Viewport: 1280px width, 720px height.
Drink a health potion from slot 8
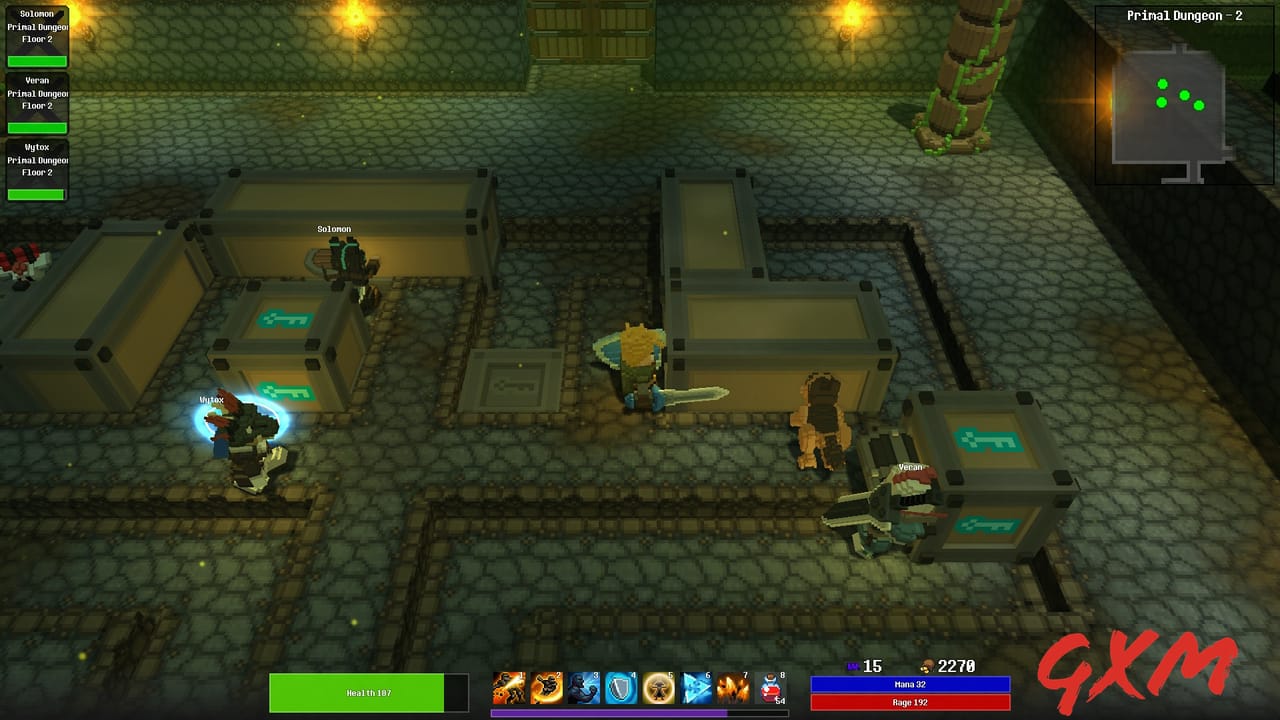click(770, 688)
